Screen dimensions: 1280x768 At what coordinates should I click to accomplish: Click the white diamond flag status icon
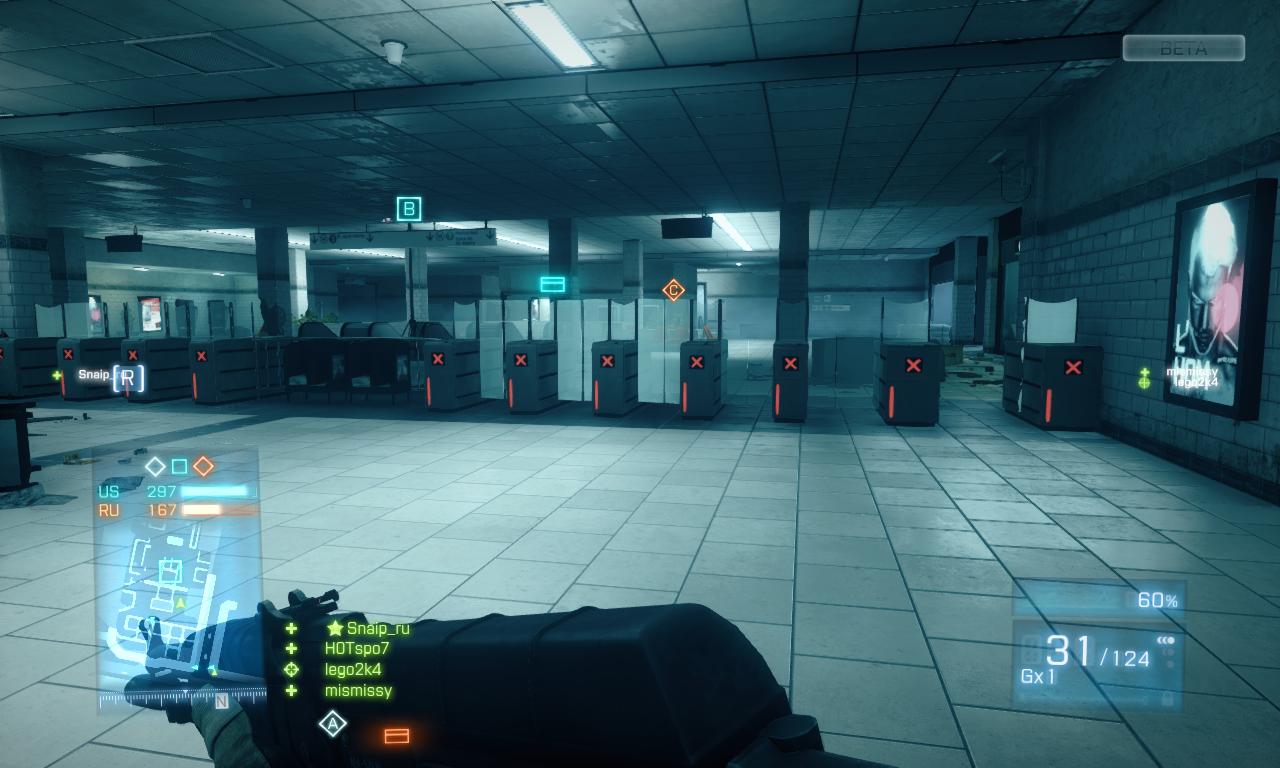point(155,466)
